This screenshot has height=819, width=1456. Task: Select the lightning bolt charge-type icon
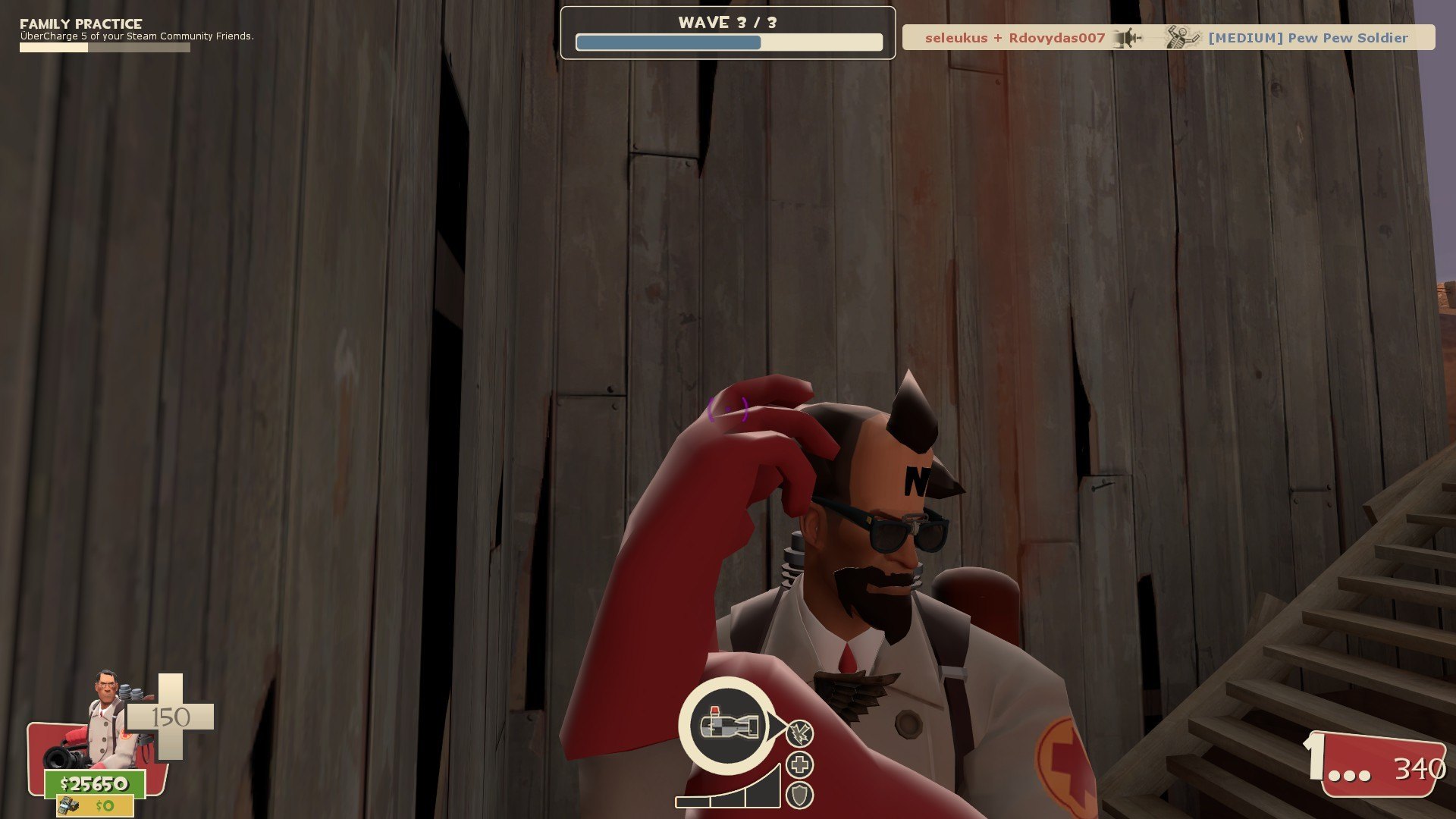(799, 733)
